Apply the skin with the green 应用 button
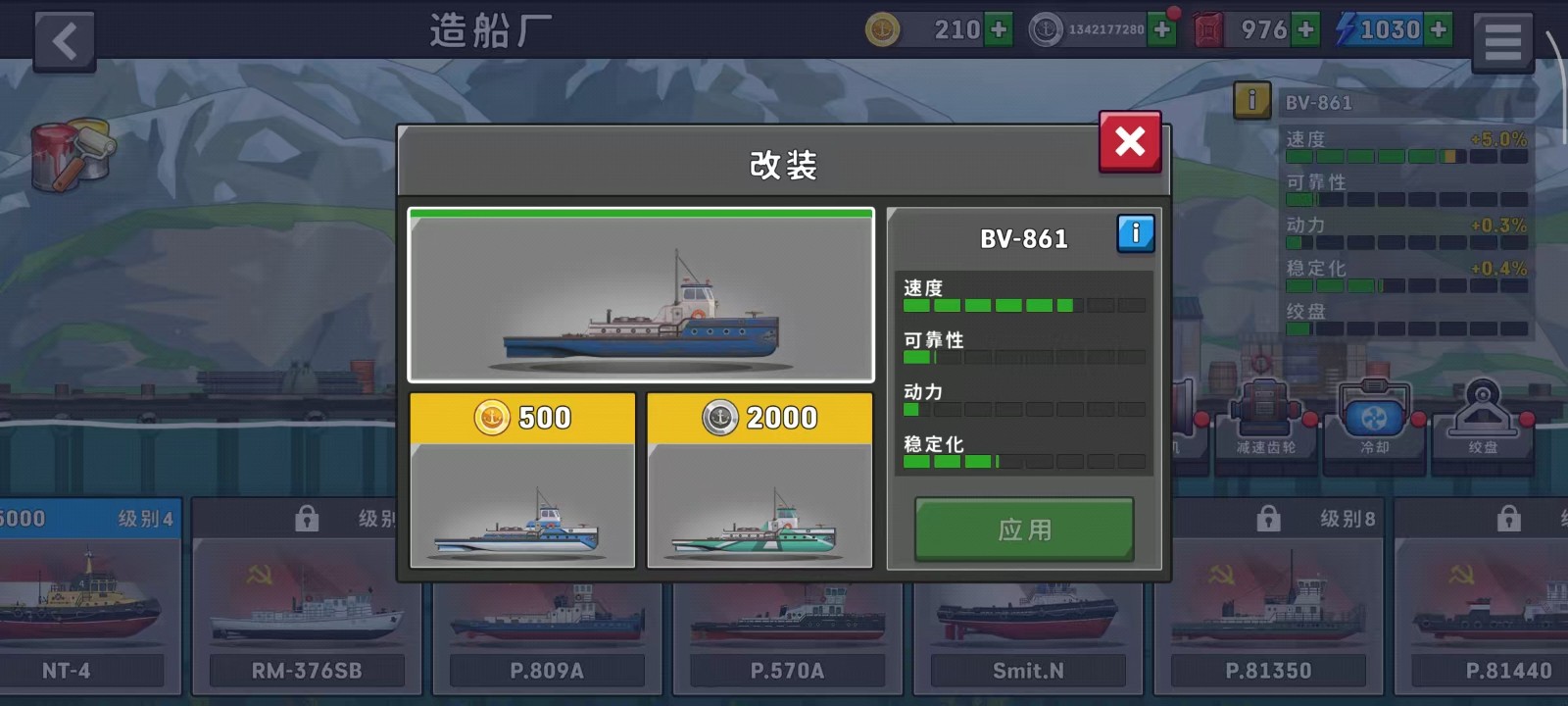Viewport: 1568px width, 706px height. (x=1024, y=529)
